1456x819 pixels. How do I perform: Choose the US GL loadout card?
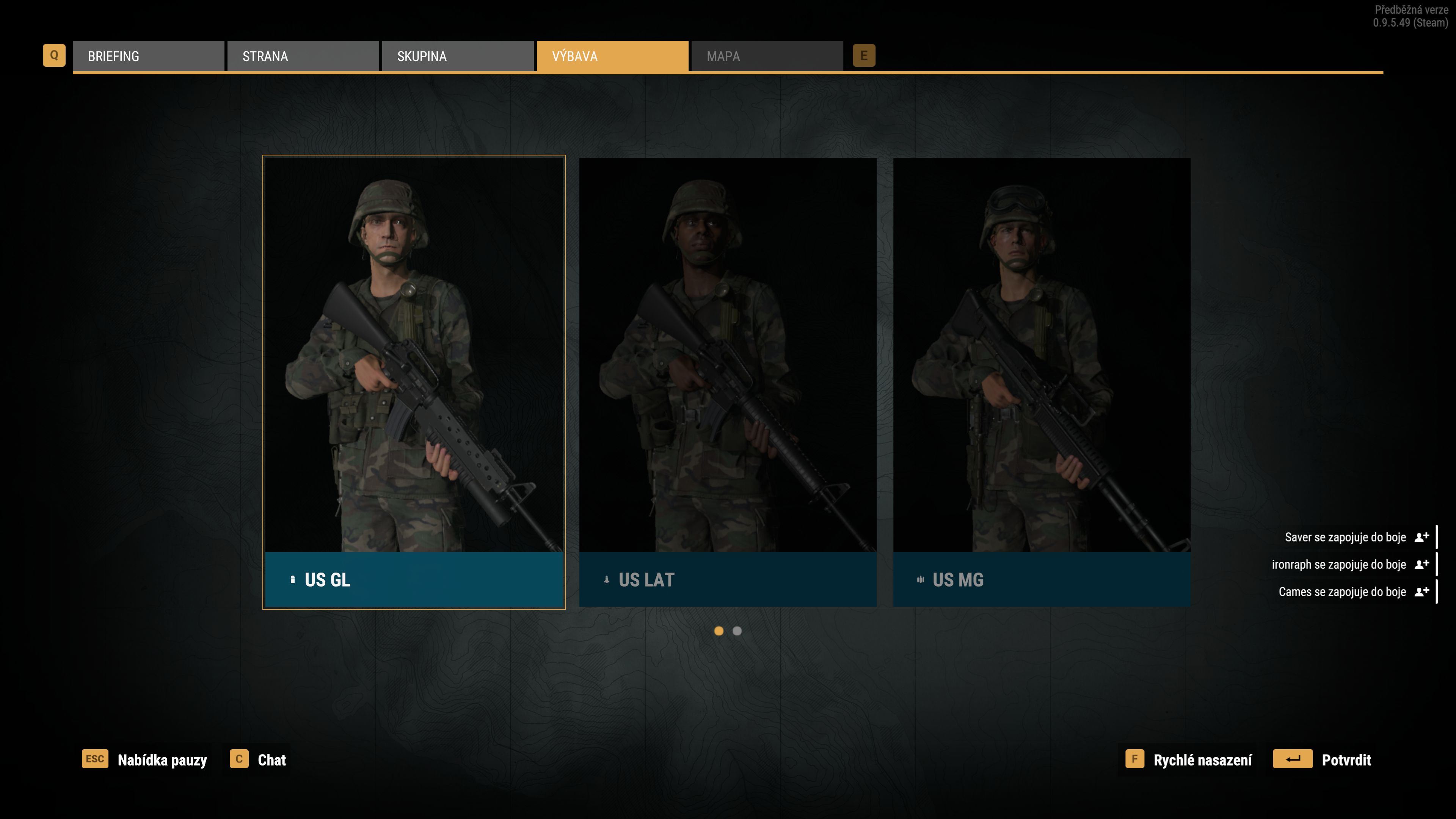[x=414, y=381]
